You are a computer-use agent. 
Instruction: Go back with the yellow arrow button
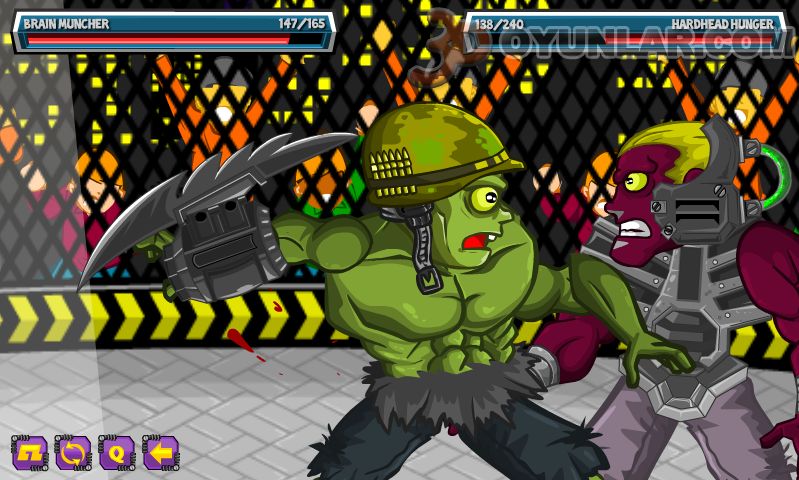pyautogui.click(x=160, y=453)
